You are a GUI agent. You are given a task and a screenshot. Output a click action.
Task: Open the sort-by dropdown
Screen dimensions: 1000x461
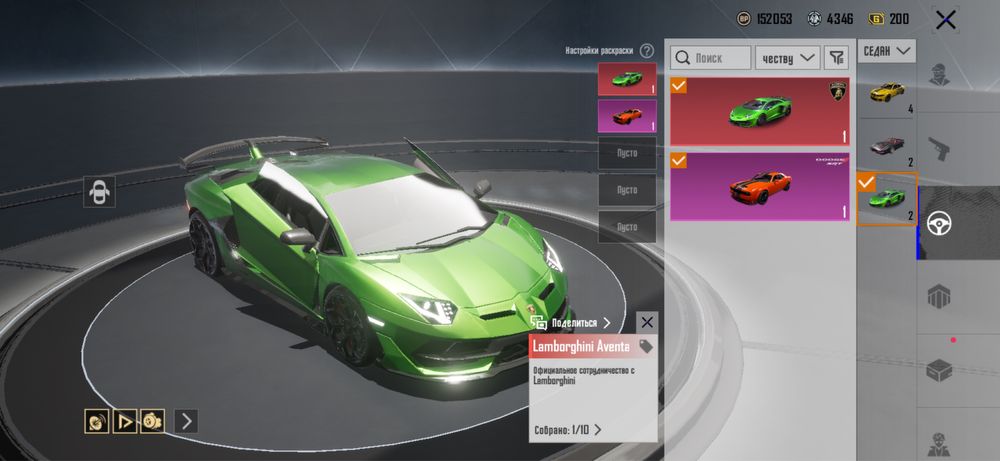click(x=787, y=58)
